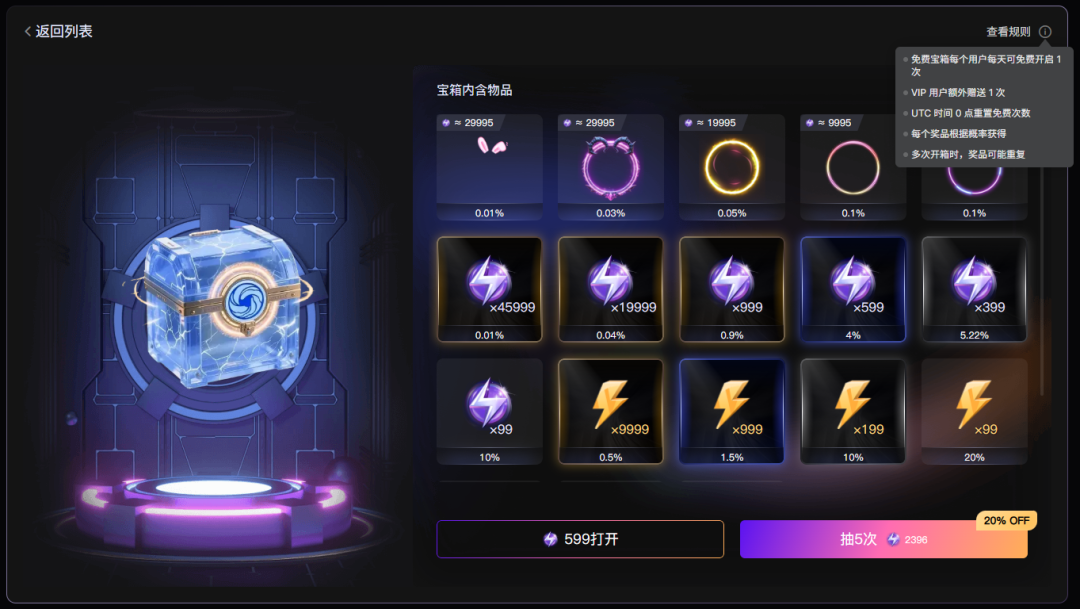
Task: Click the info icon beside 查看规则
Action: 1045,32
